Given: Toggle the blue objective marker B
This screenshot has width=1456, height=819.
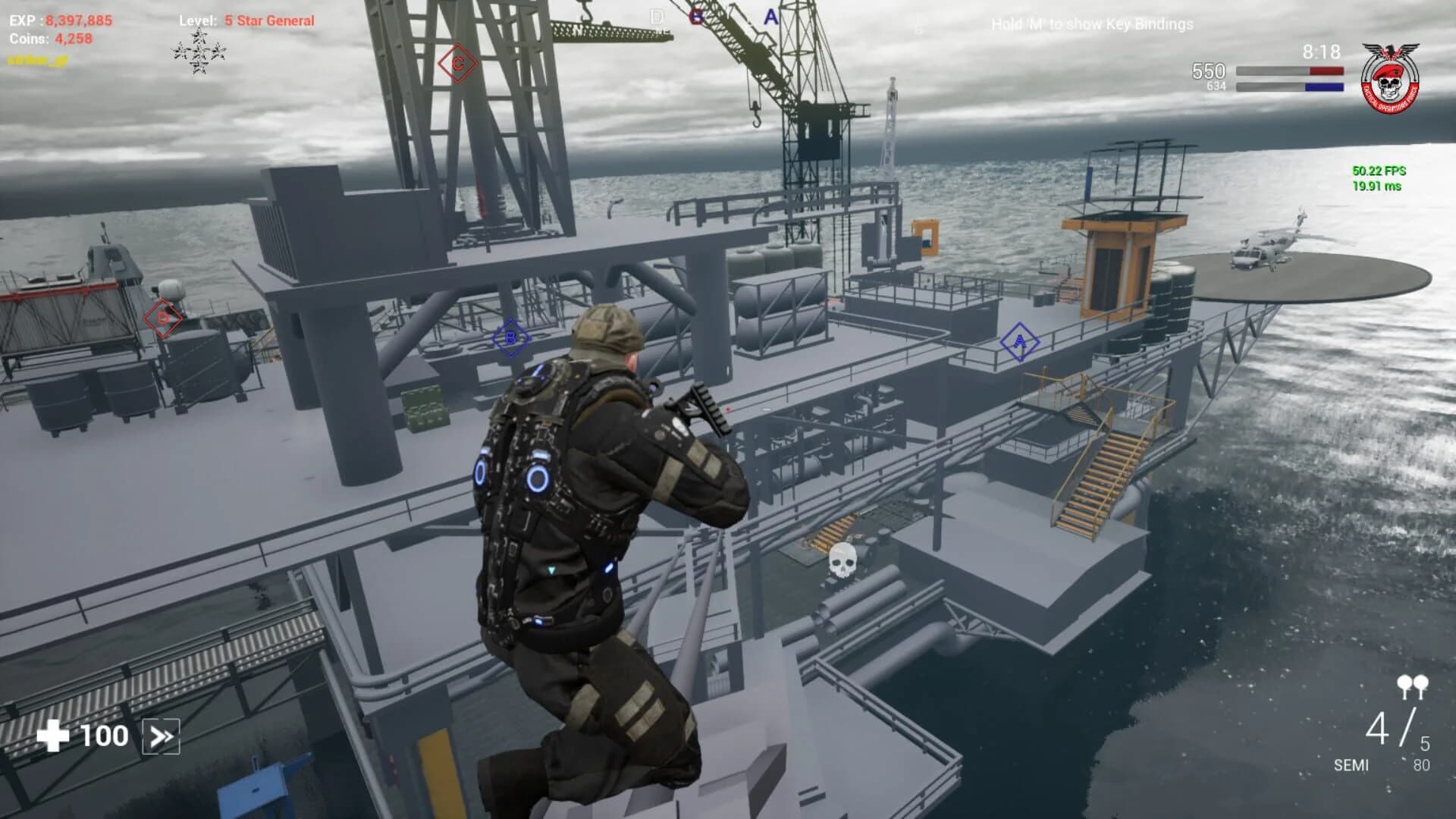Looking at the screenshot, I should pyautogui.click(x=509, y=340).
